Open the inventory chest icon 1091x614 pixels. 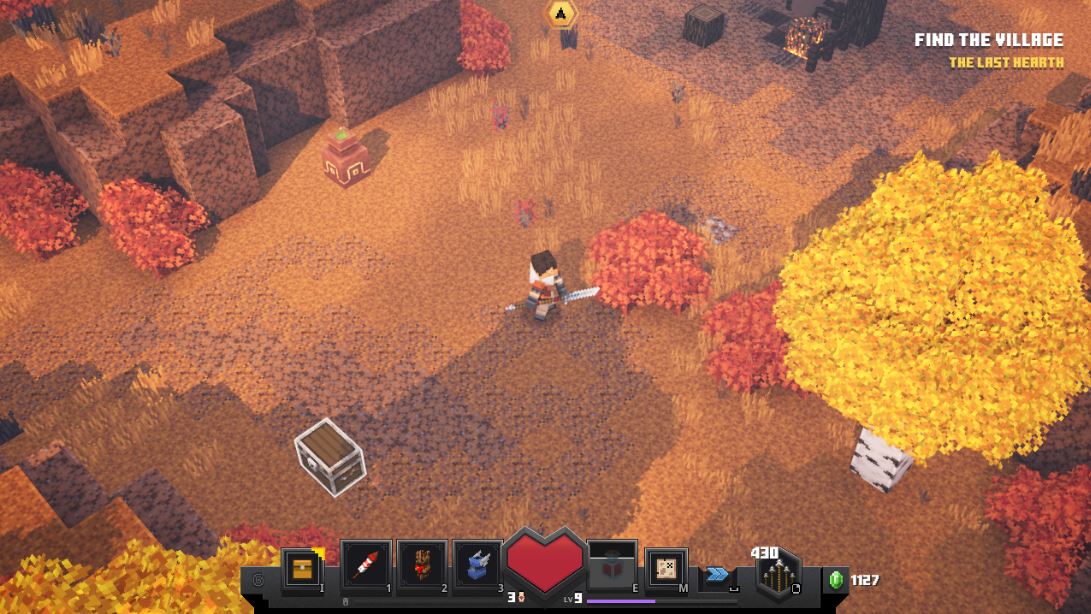point(301,570)
